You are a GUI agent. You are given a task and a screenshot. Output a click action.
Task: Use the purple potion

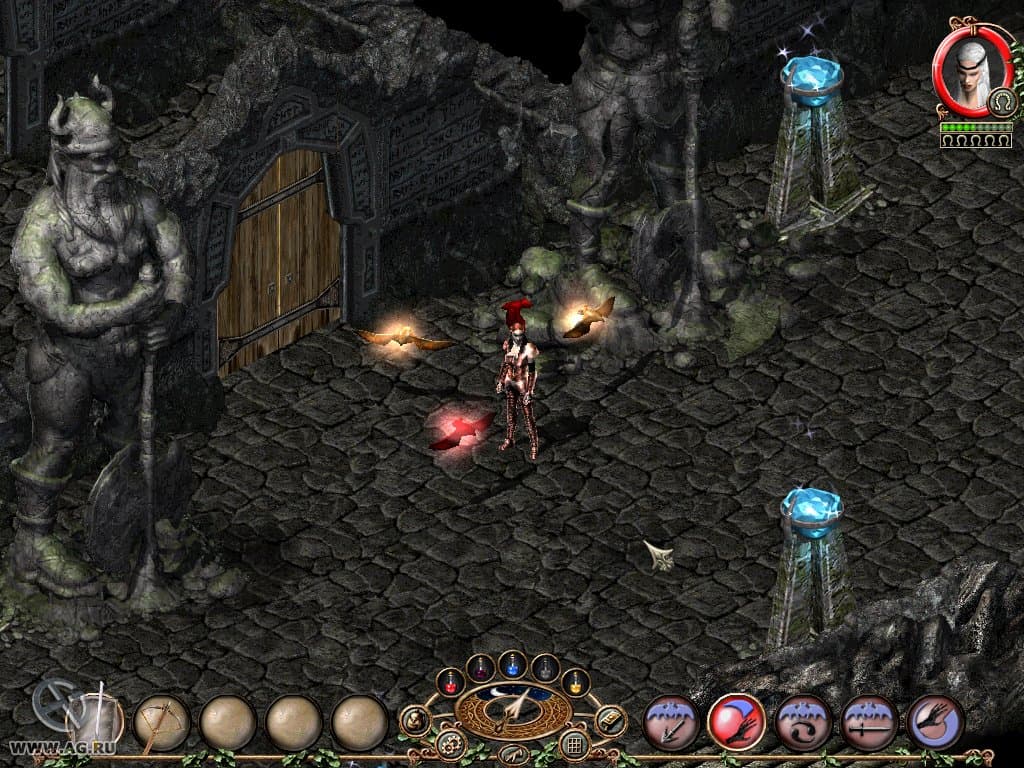(481, 667)
